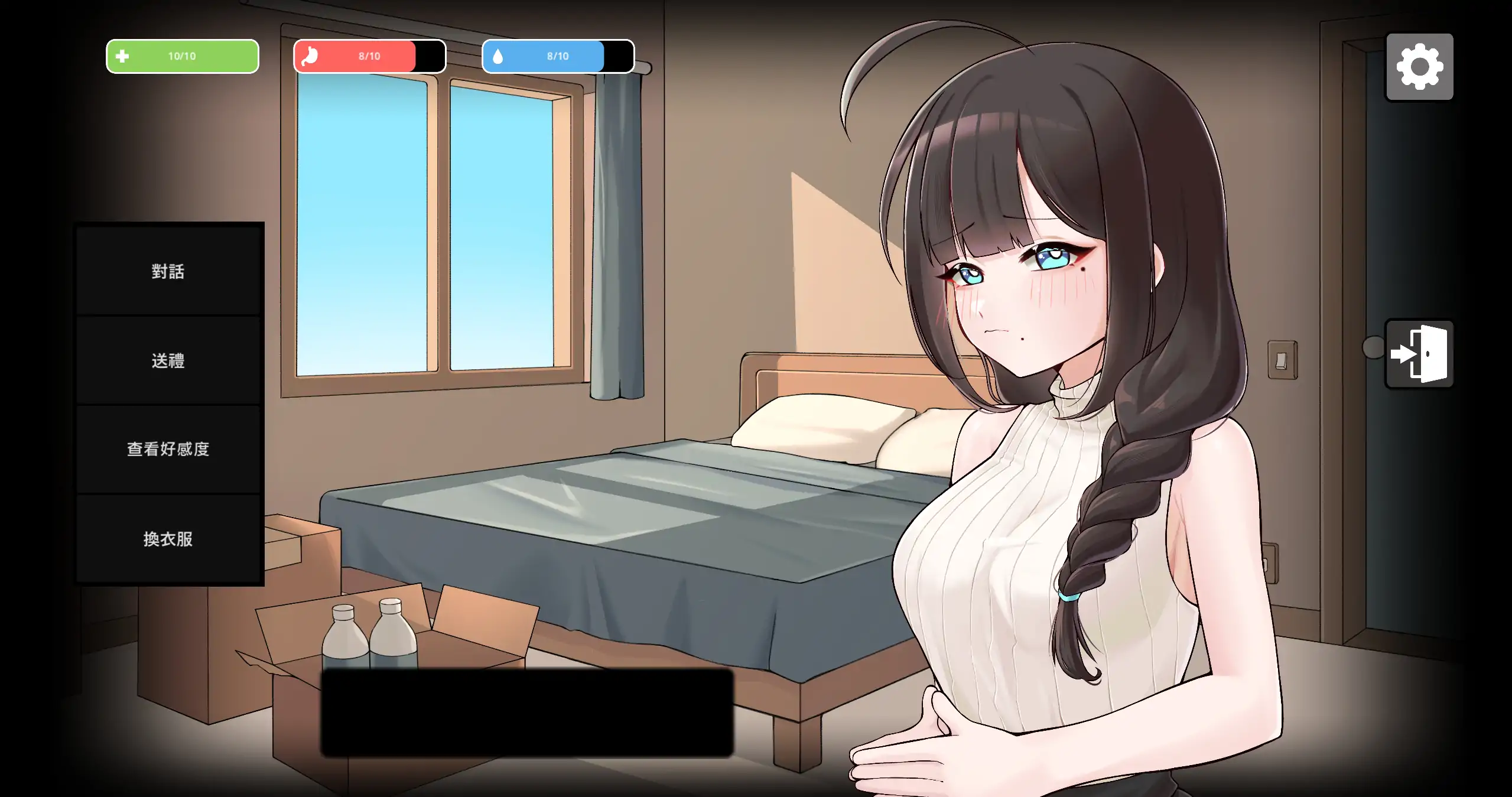Click the water bottles in the cardboard box

pos(369,638)
